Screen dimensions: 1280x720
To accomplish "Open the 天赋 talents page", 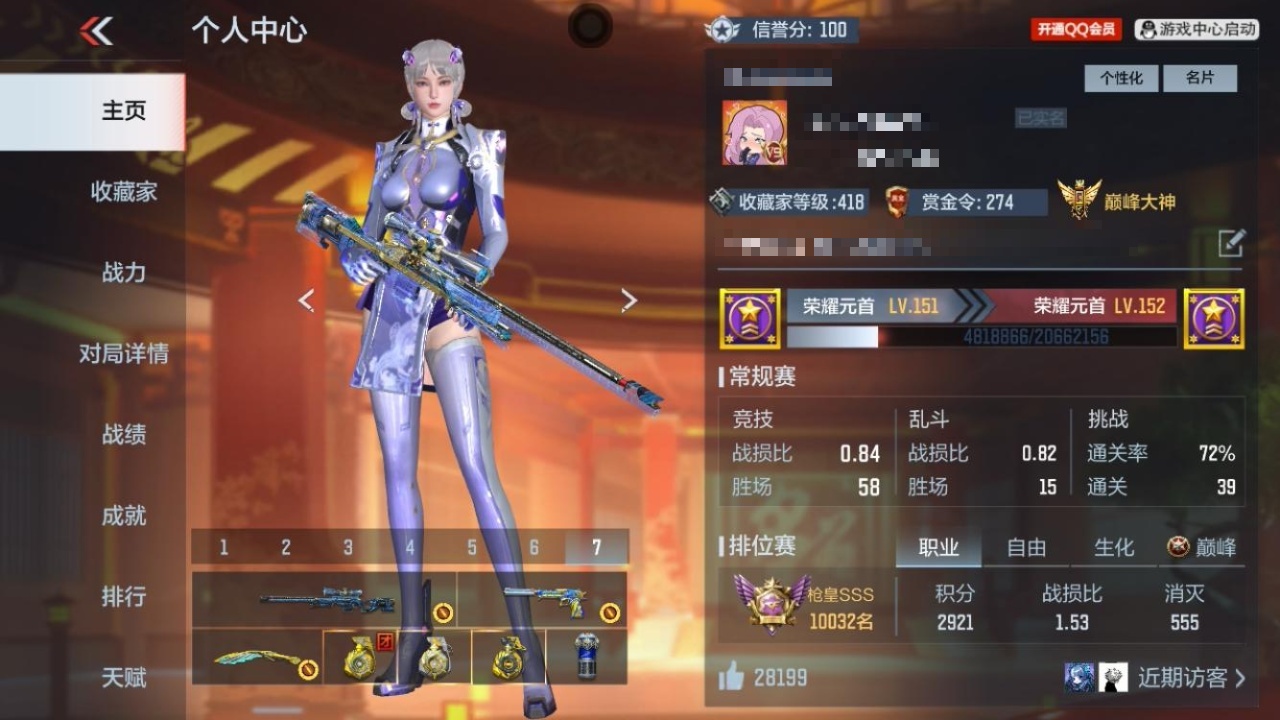I will pos(124,677).
